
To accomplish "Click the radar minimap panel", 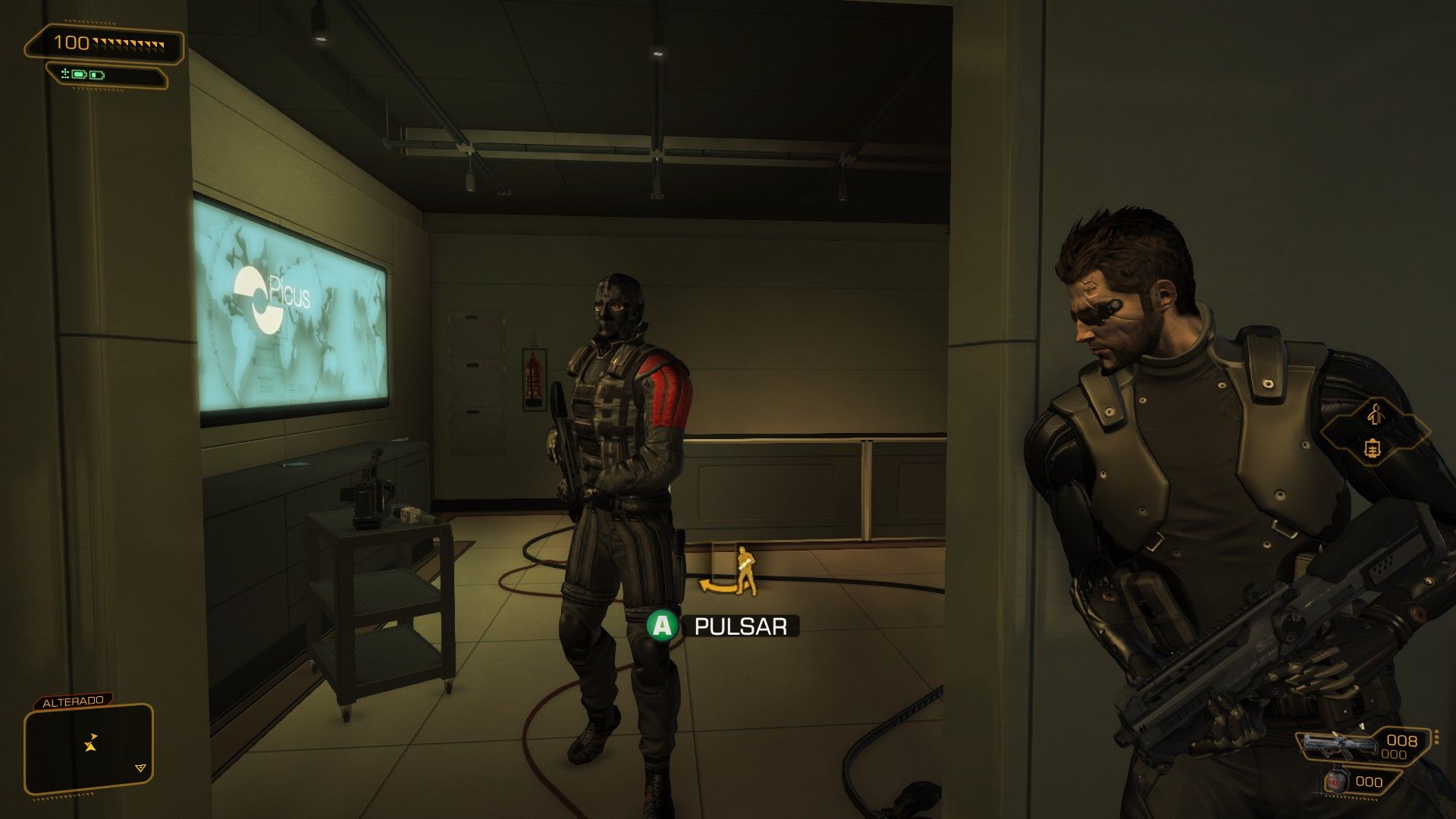I will tap(89, 748).
